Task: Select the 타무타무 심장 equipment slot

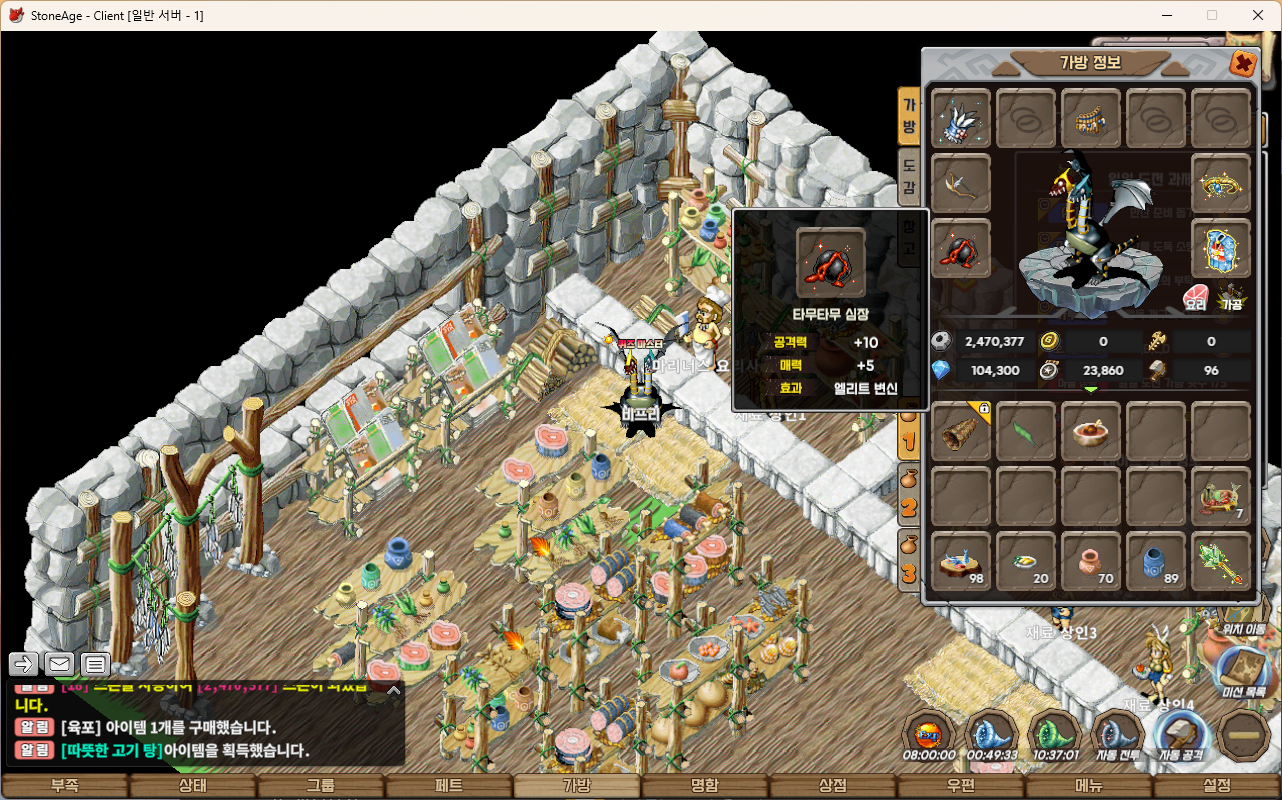Action: coord(961,249)
